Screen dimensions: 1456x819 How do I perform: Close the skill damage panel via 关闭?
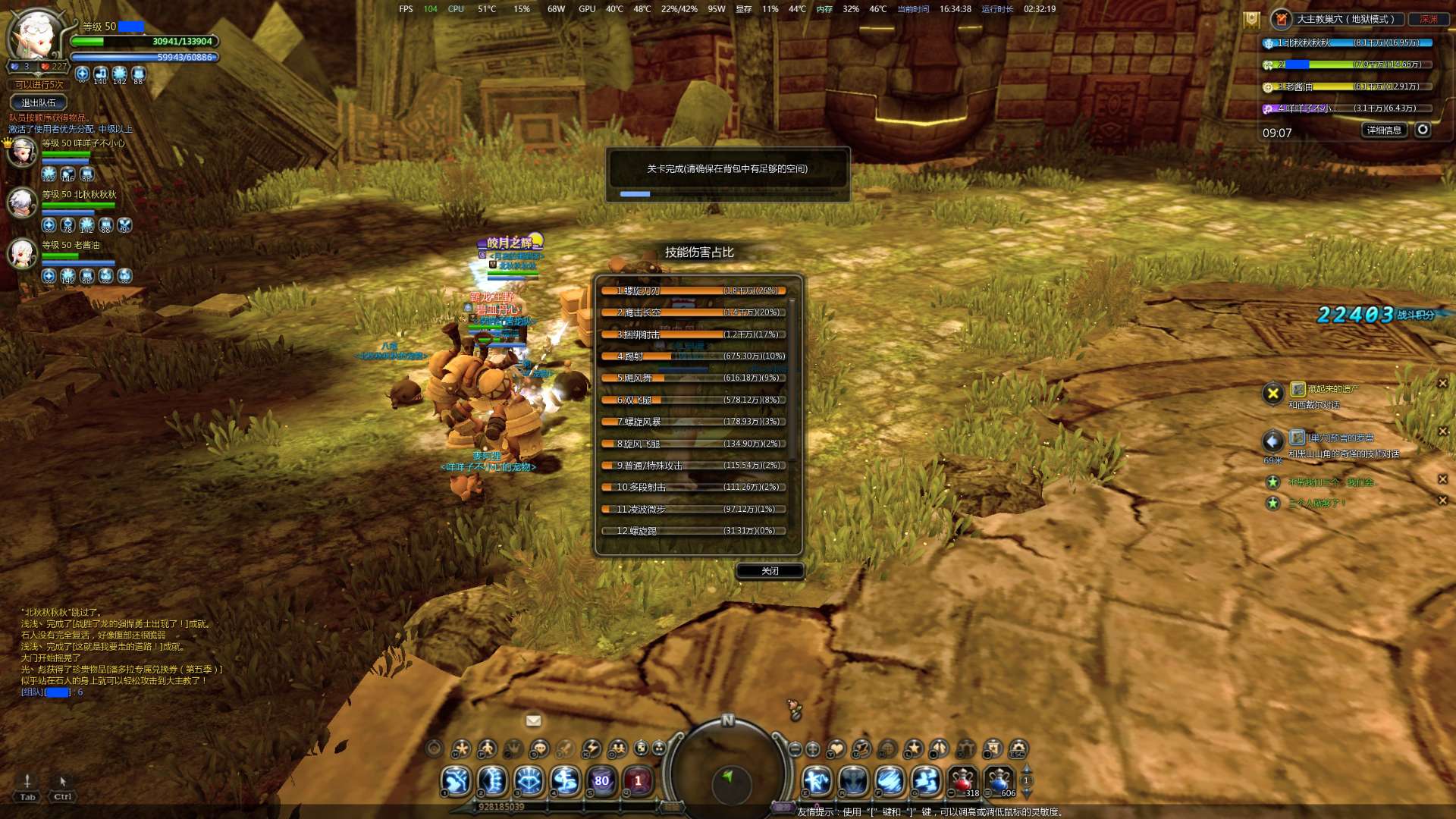(x=770, y=571)
